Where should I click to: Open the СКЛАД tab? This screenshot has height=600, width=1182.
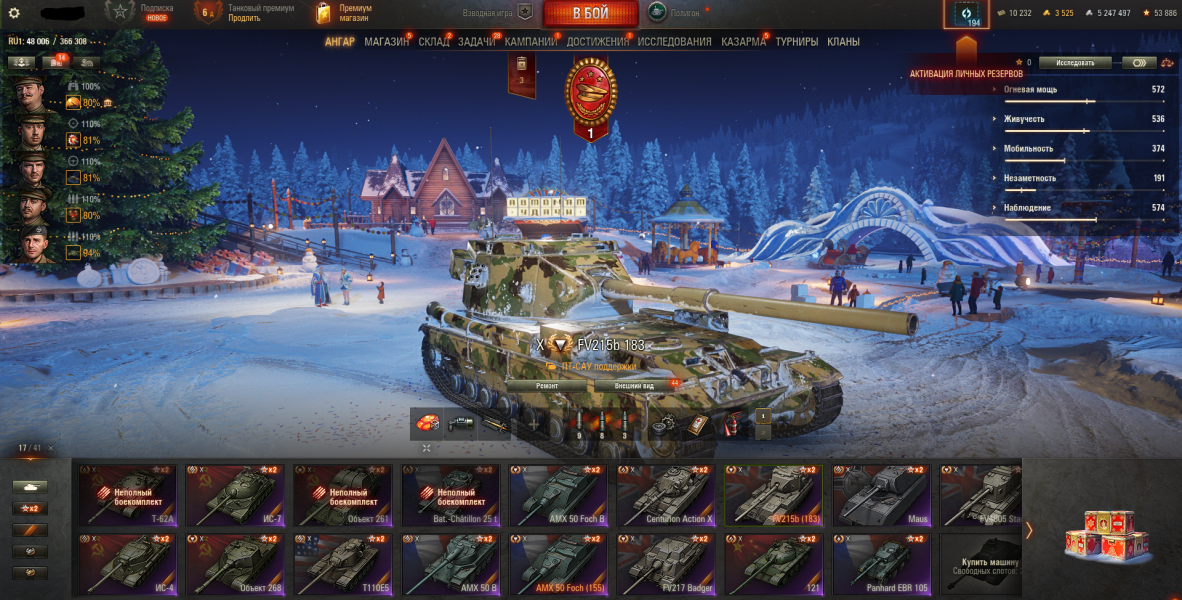pyautogui.click(x=434, y=42)
